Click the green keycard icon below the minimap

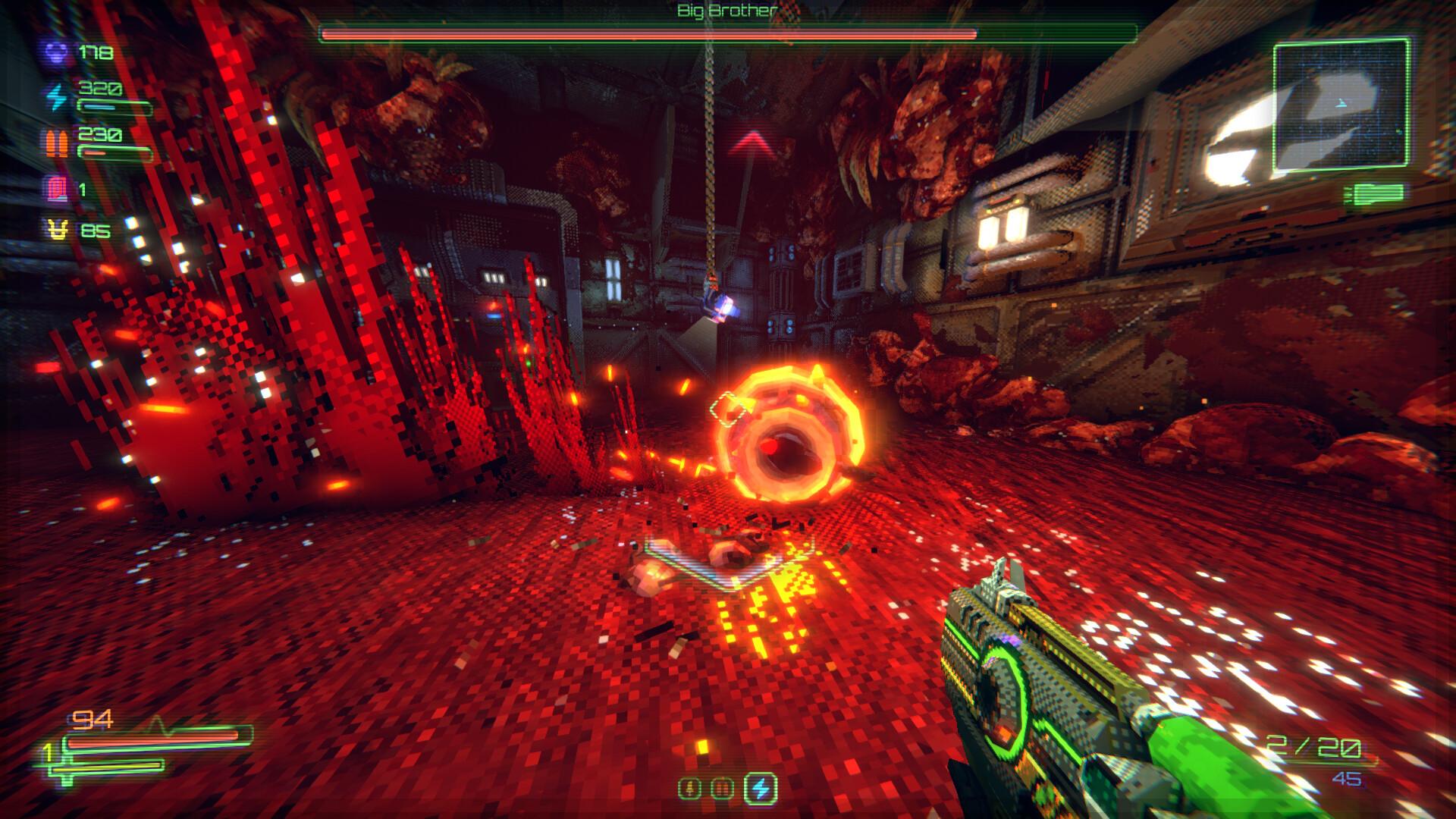1376,192
